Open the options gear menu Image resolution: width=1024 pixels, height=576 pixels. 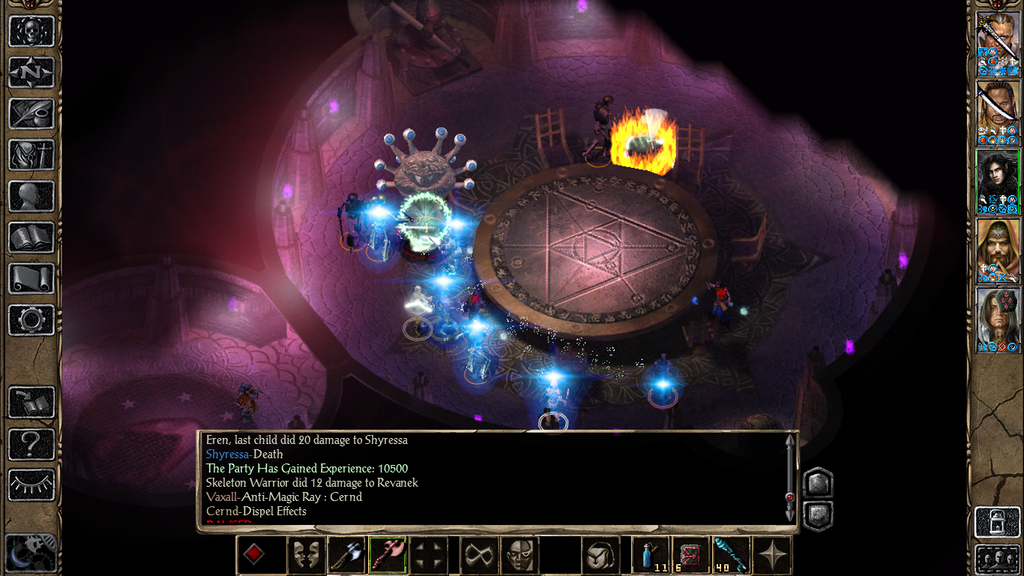tap(31, 320)
